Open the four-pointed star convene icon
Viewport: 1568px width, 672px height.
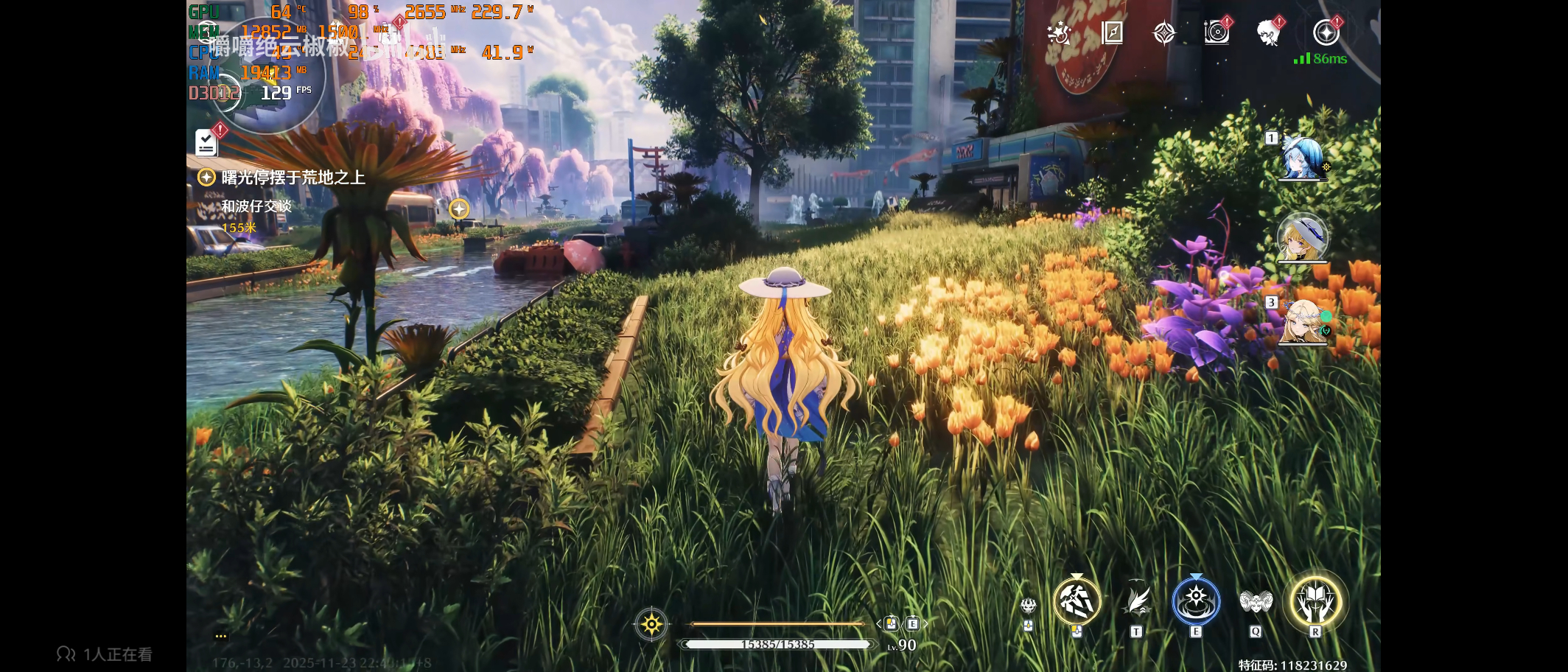(x=1164, y=33)
